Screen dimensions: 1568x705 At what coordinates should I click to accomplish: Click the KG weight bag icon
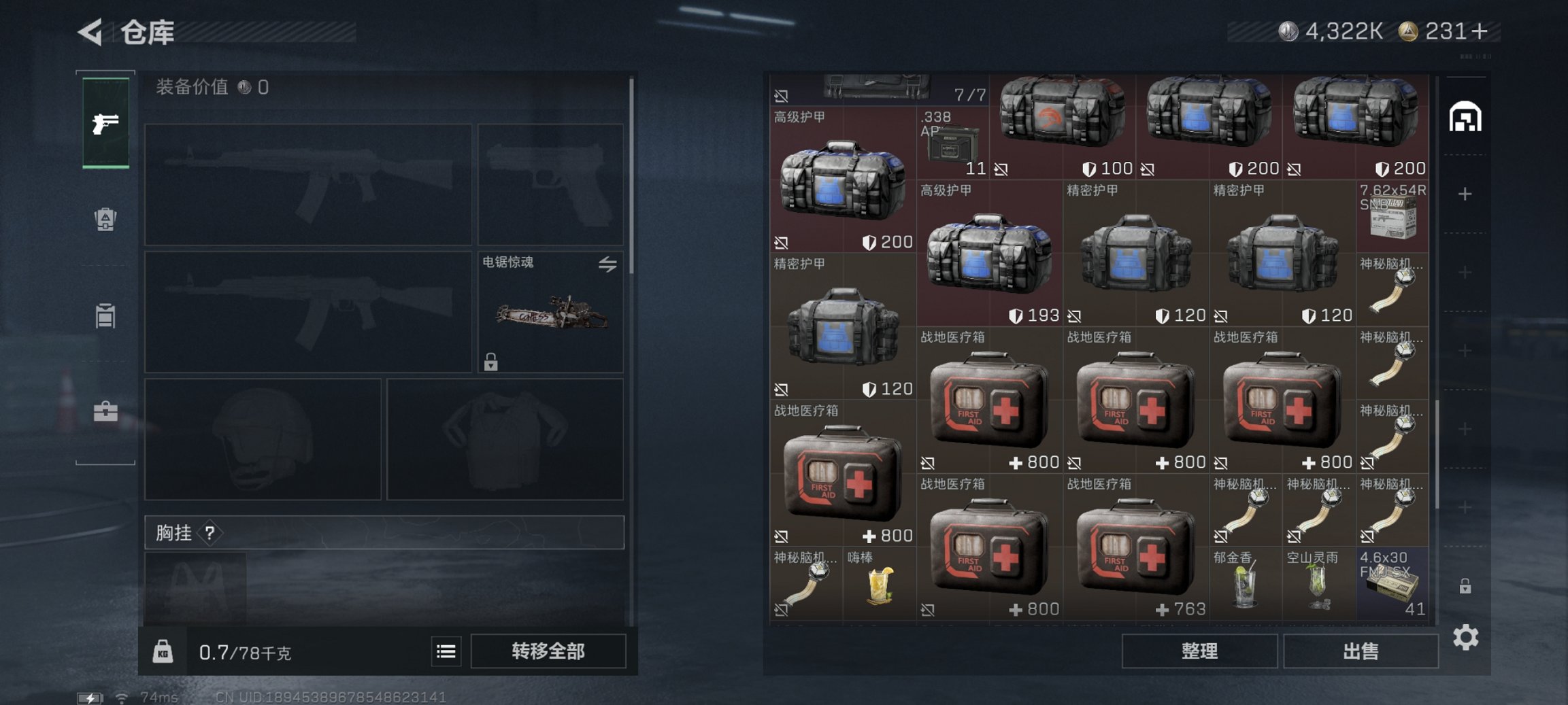click(163, 651)
